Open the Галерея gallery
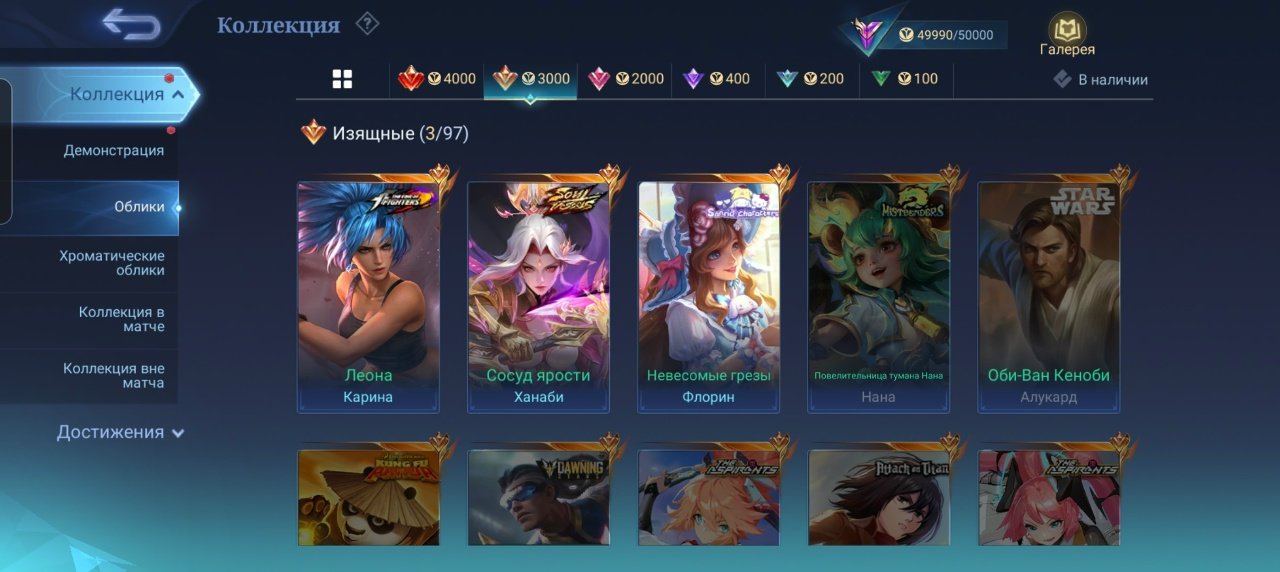The height and width of the screenshot is (572, 1280). pyautogui.click(x=1067, y=35)
